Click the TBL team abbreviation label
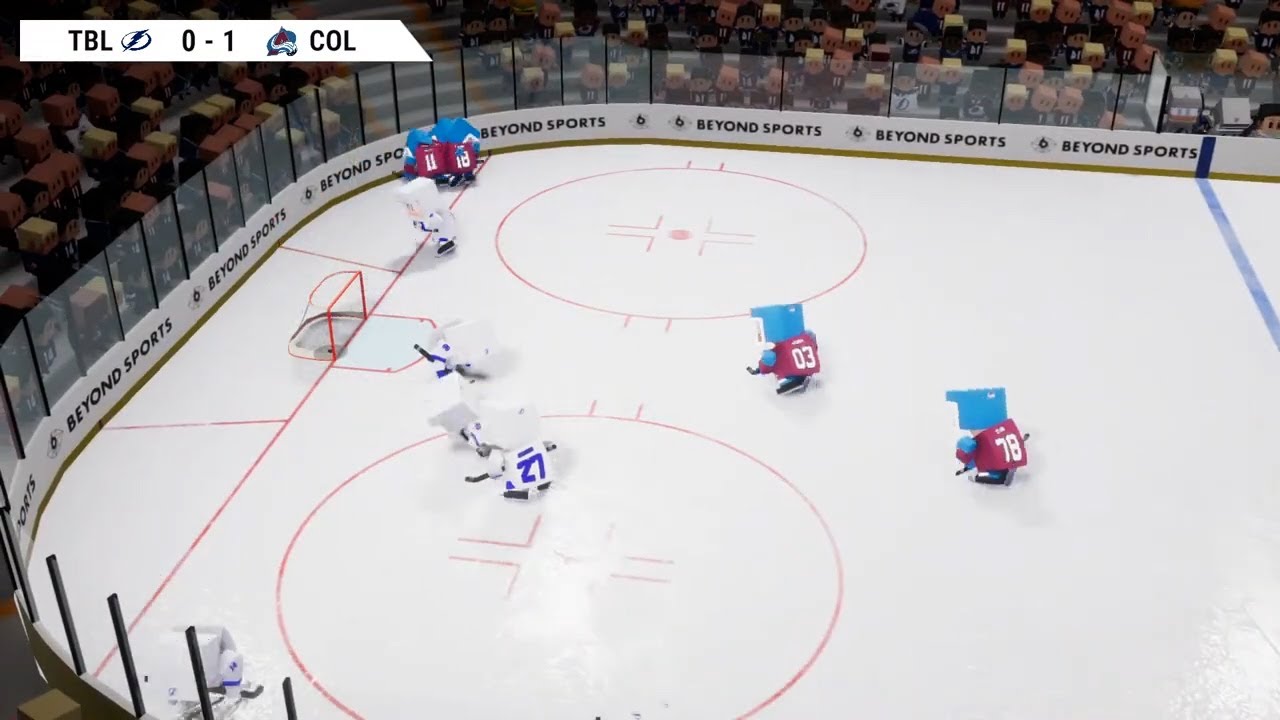This screenshot has width=1280, height=720. (x=91, y=42)
